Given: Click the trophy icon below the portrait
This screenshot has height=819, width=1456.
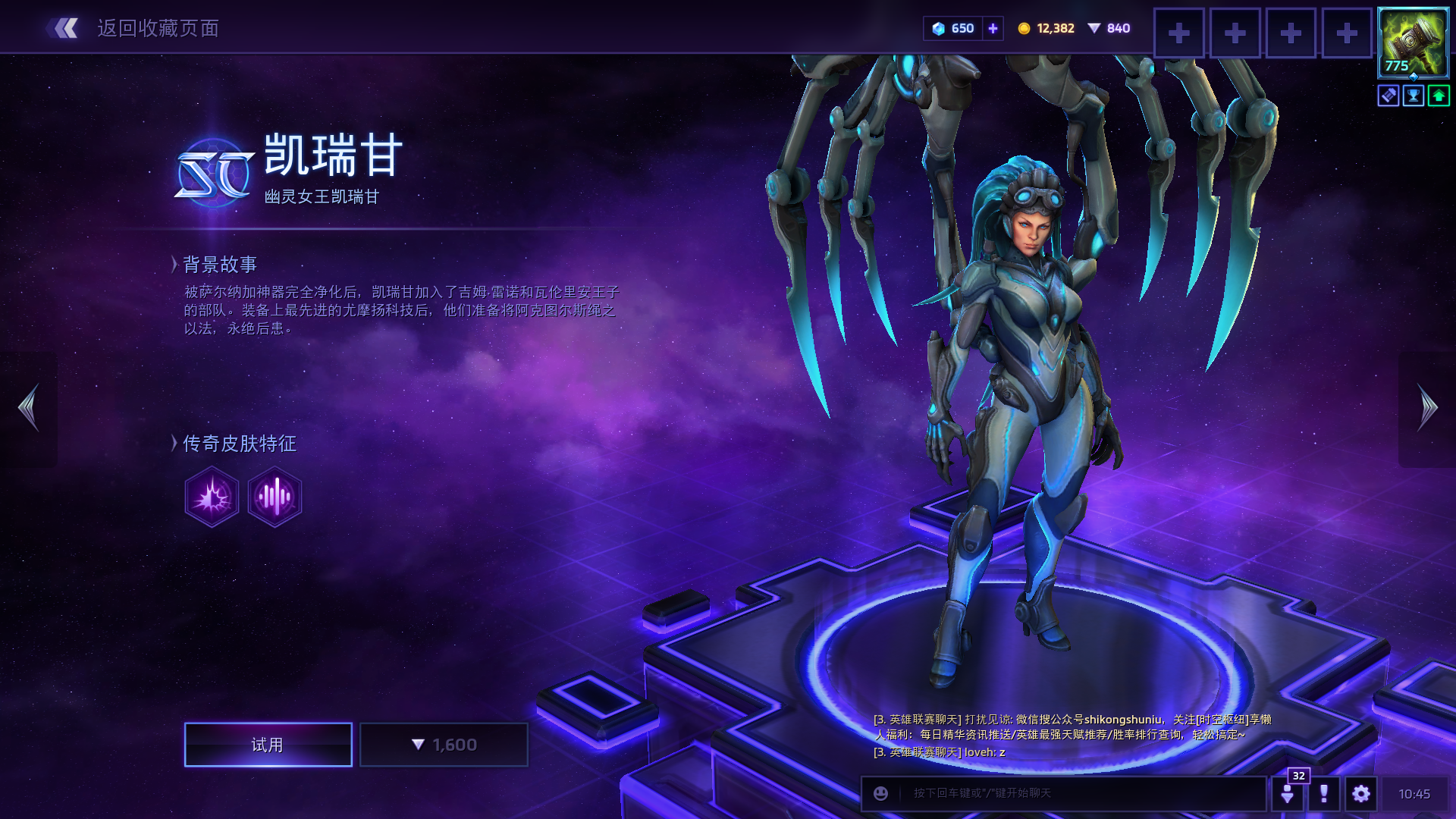Looking at the screenshot, I should (x=1414, y=96).
